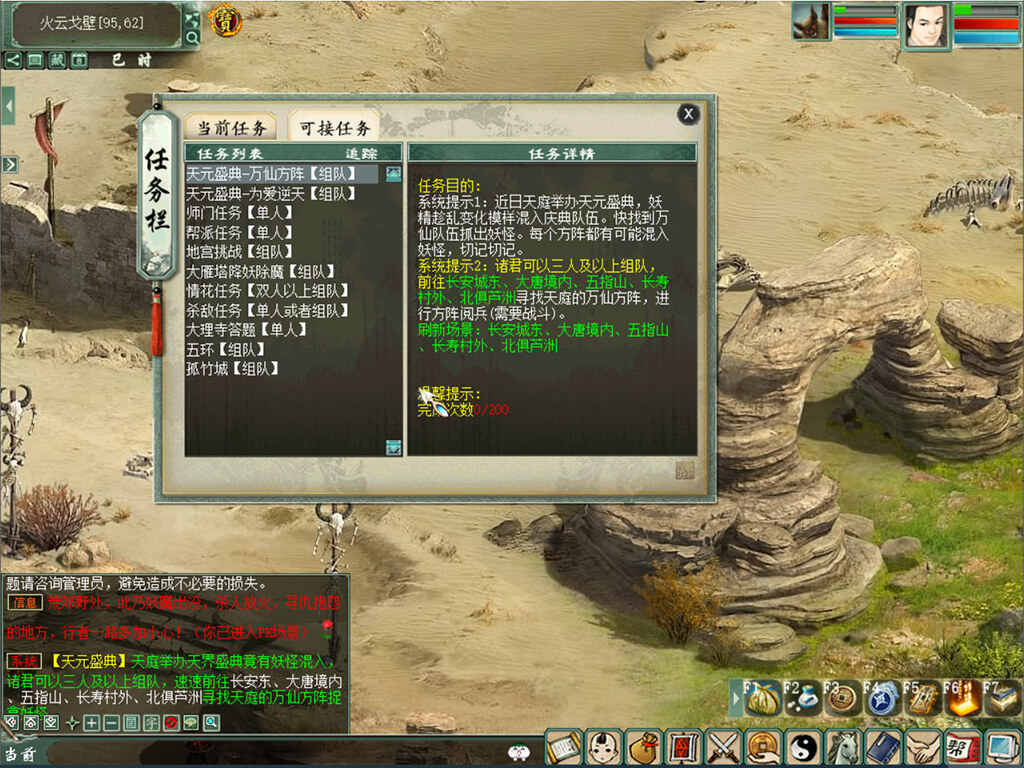This screenshot has width=1024, height=768.
Task: Close the quest log window
Action: (688, 114)
